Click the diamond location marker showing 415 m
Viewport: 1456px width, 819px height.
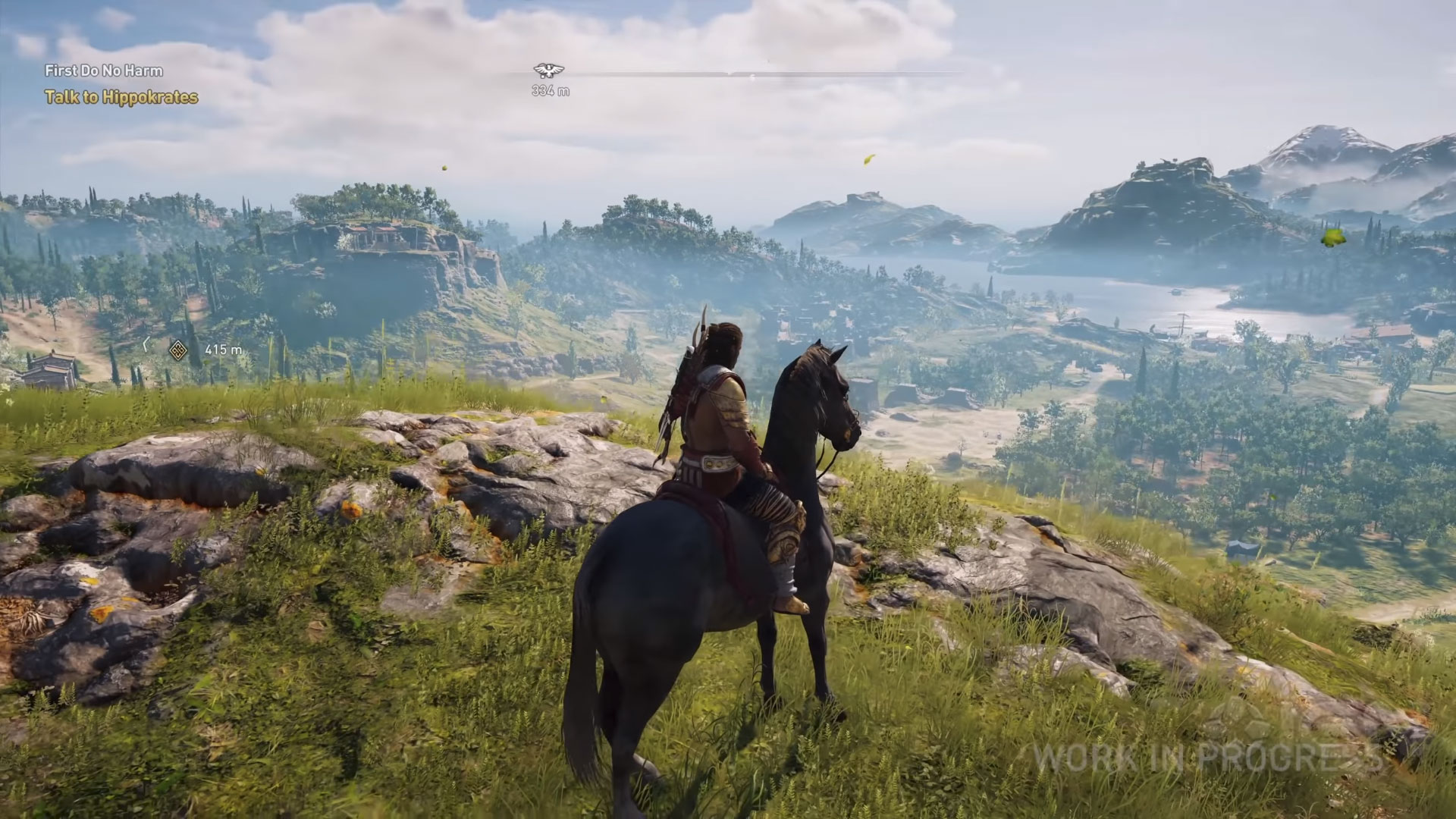coord(179,349)
